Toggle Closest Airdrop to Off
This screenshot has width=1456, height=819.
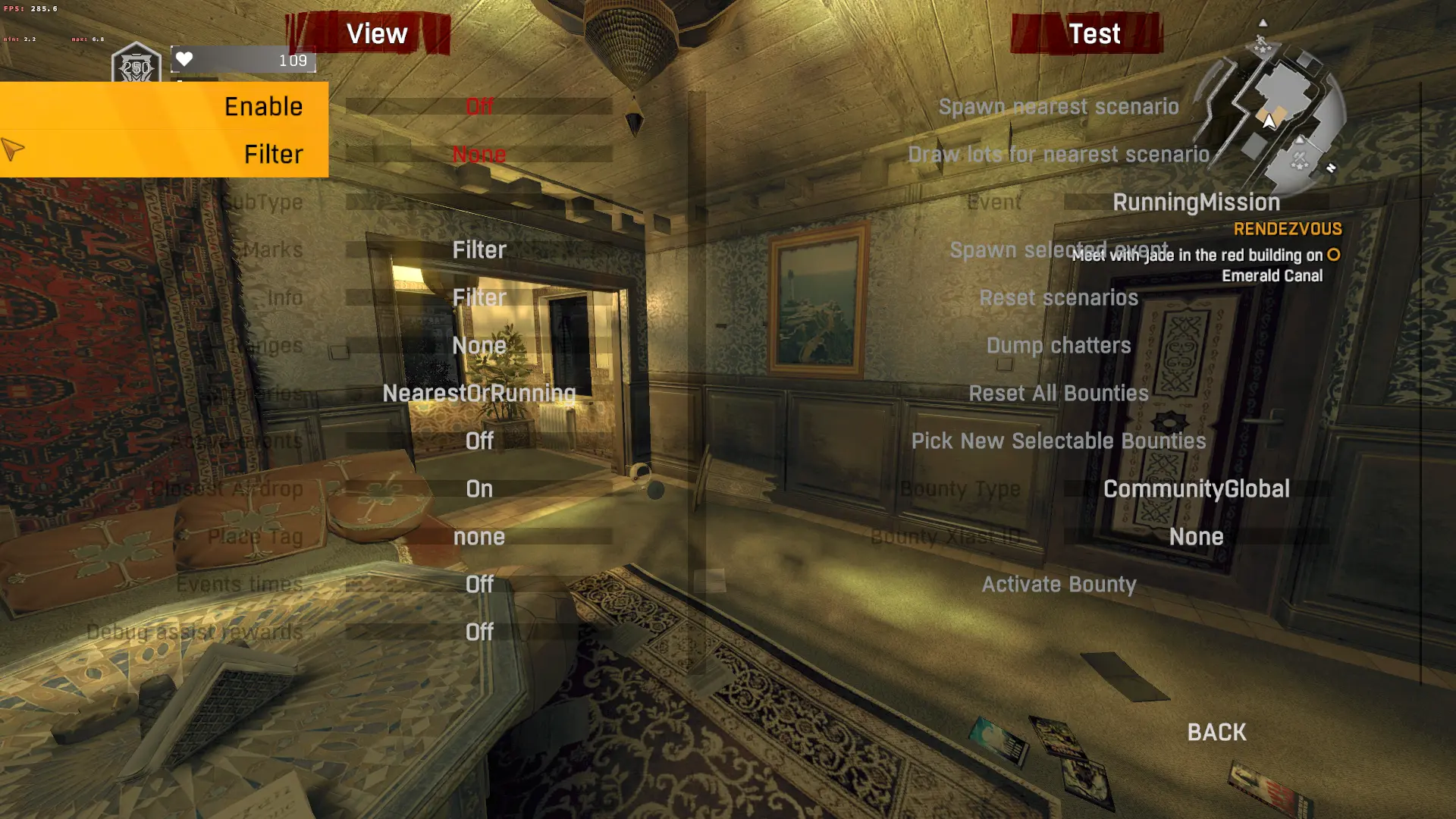[479, 488]
